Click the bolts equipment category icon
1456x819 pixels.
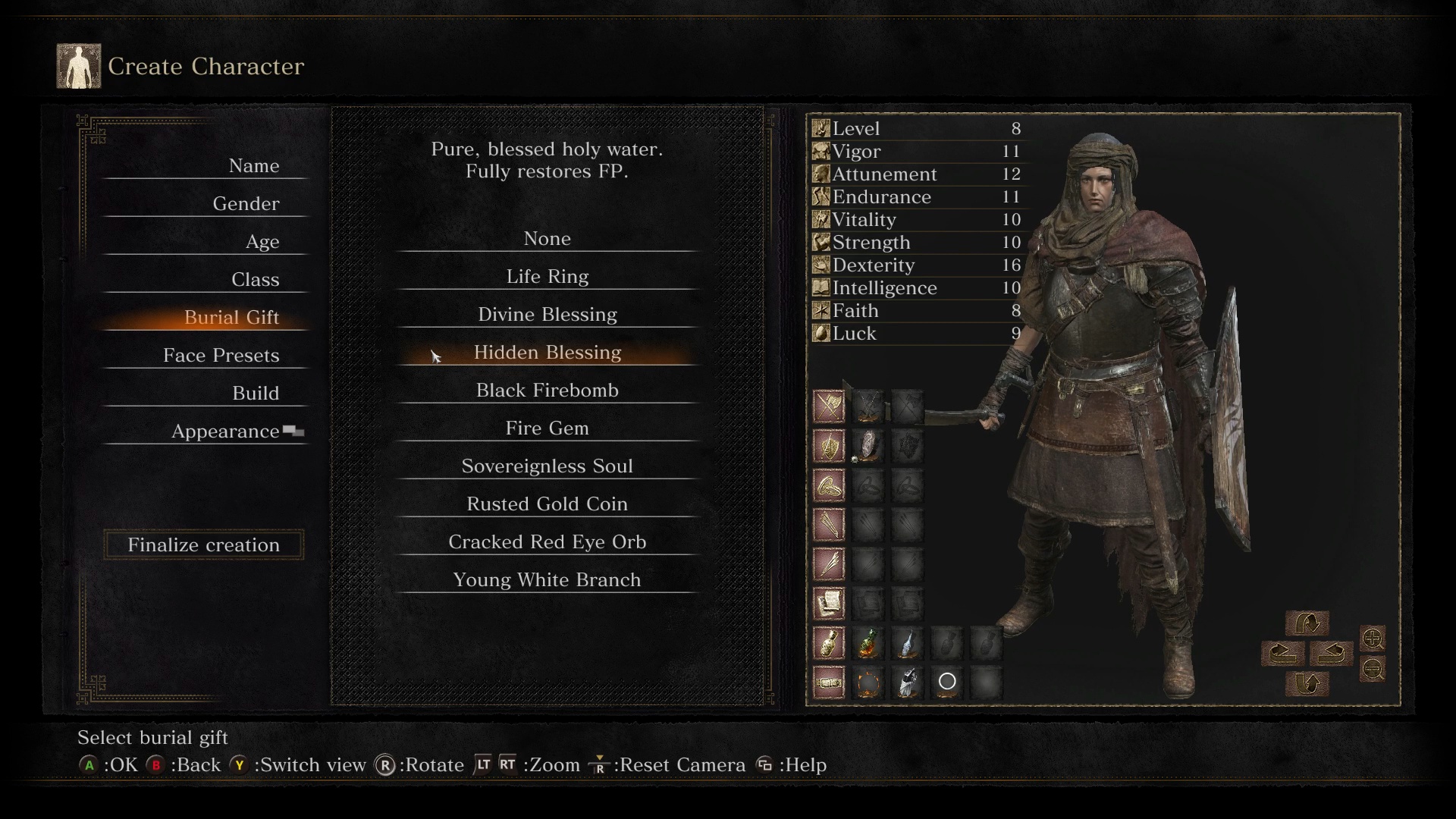(829, 563)
